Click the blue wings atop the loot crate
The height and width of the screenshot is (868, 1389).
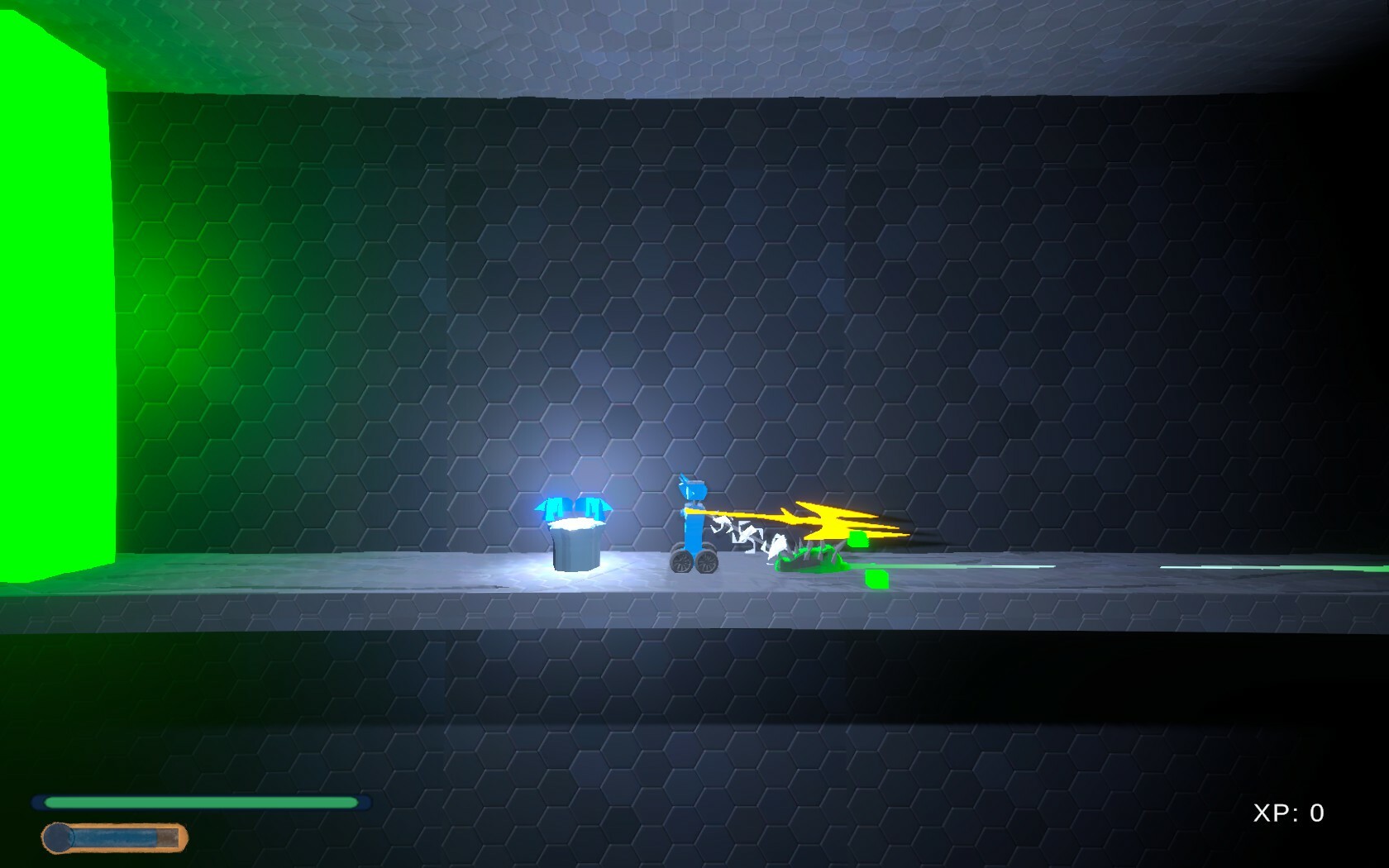click(x=573, y=504)
